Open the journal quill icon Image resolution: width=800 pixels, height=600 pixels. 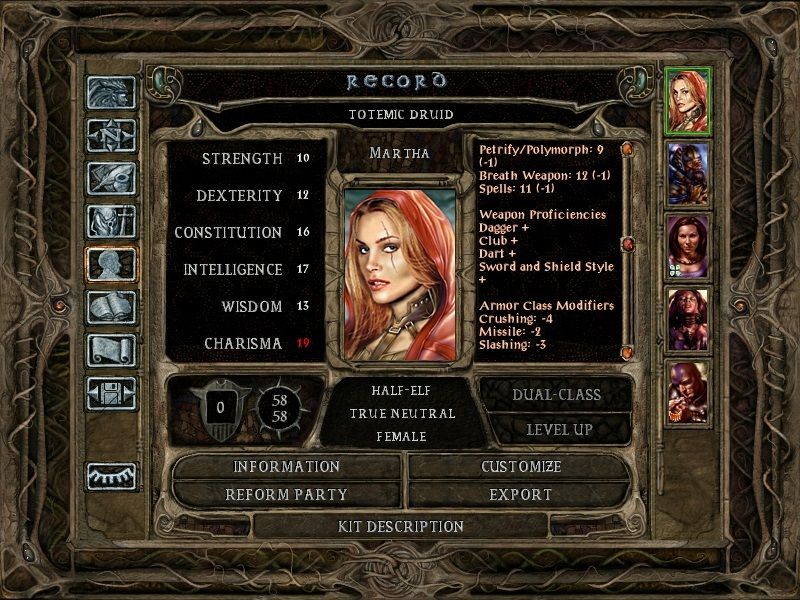(111, 178)
